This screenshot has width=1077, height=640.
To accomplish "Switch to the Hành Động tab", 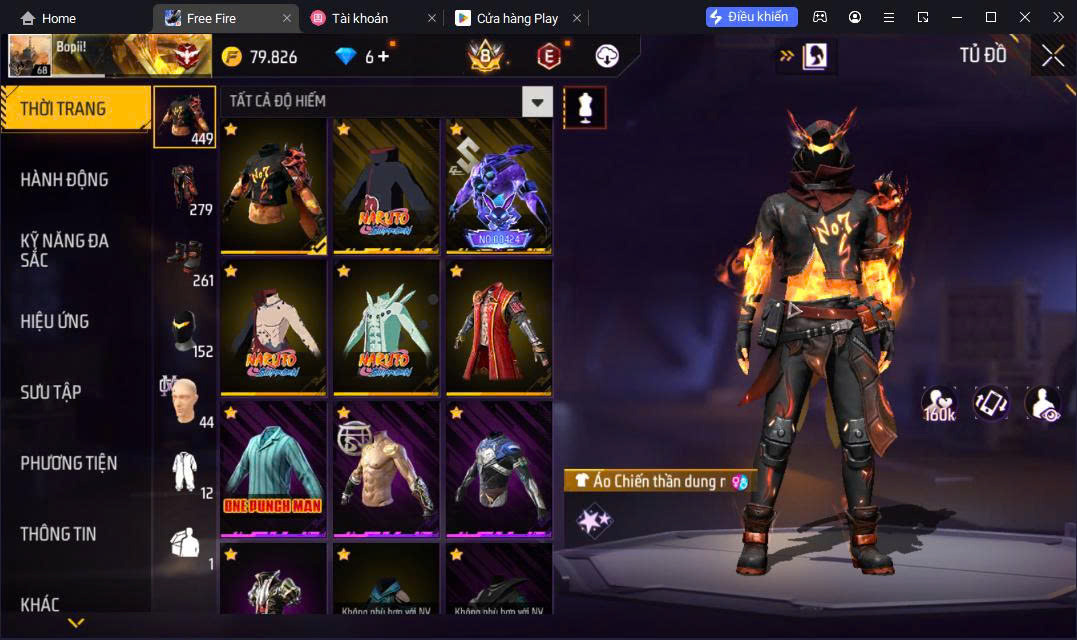I will pos(65,180).
